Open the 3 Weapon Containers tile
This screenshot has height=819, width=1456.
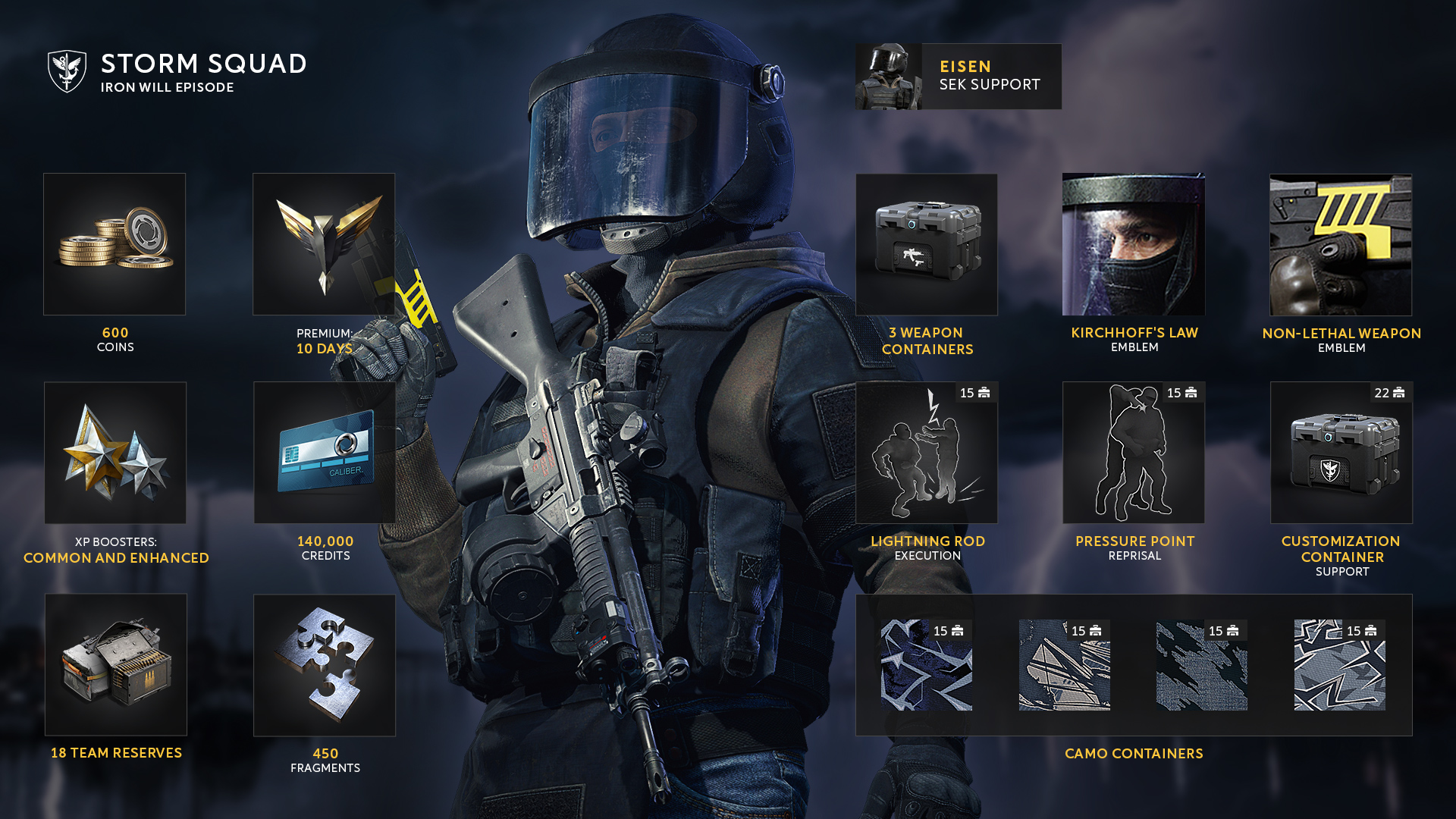[927, 245]
